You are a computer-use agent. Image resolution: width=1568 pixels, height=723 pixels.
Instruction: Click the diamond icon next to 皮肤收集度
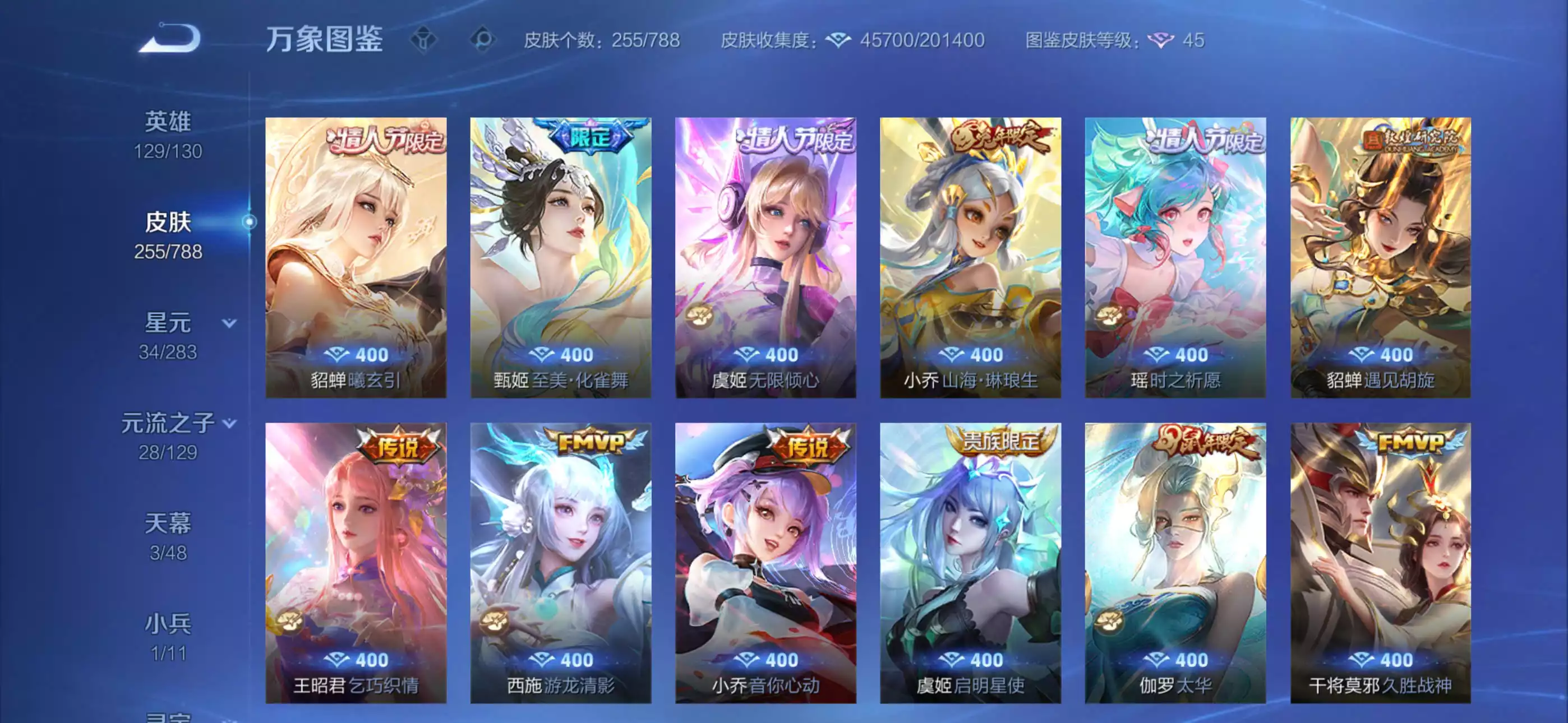coord(840,40)
